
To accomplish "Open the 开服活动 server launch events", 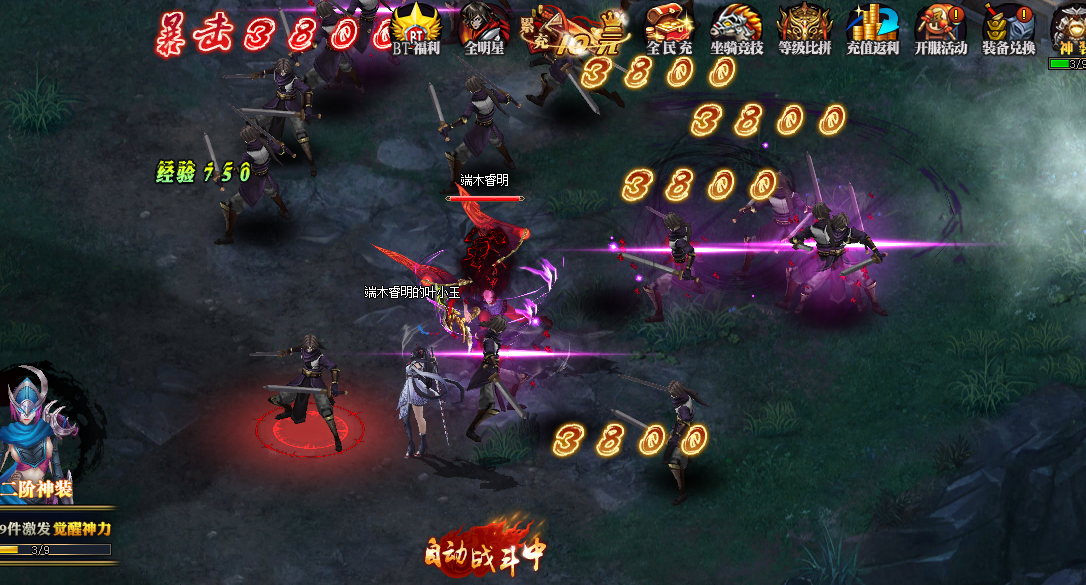I will (940, 27).
